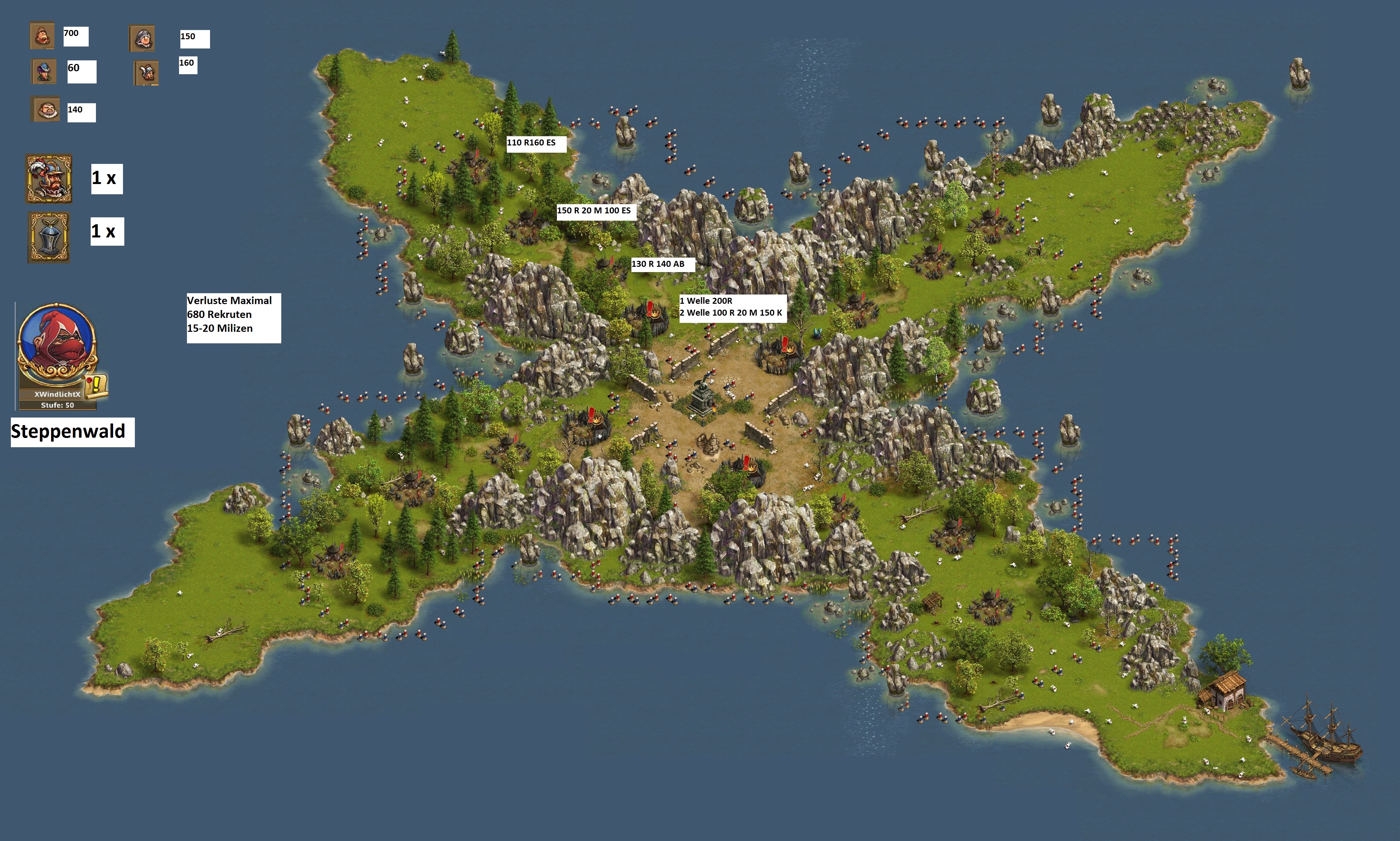Select the grey-hooded unit icon
This screenshot has height=841, width=1400.
(142, 39)
